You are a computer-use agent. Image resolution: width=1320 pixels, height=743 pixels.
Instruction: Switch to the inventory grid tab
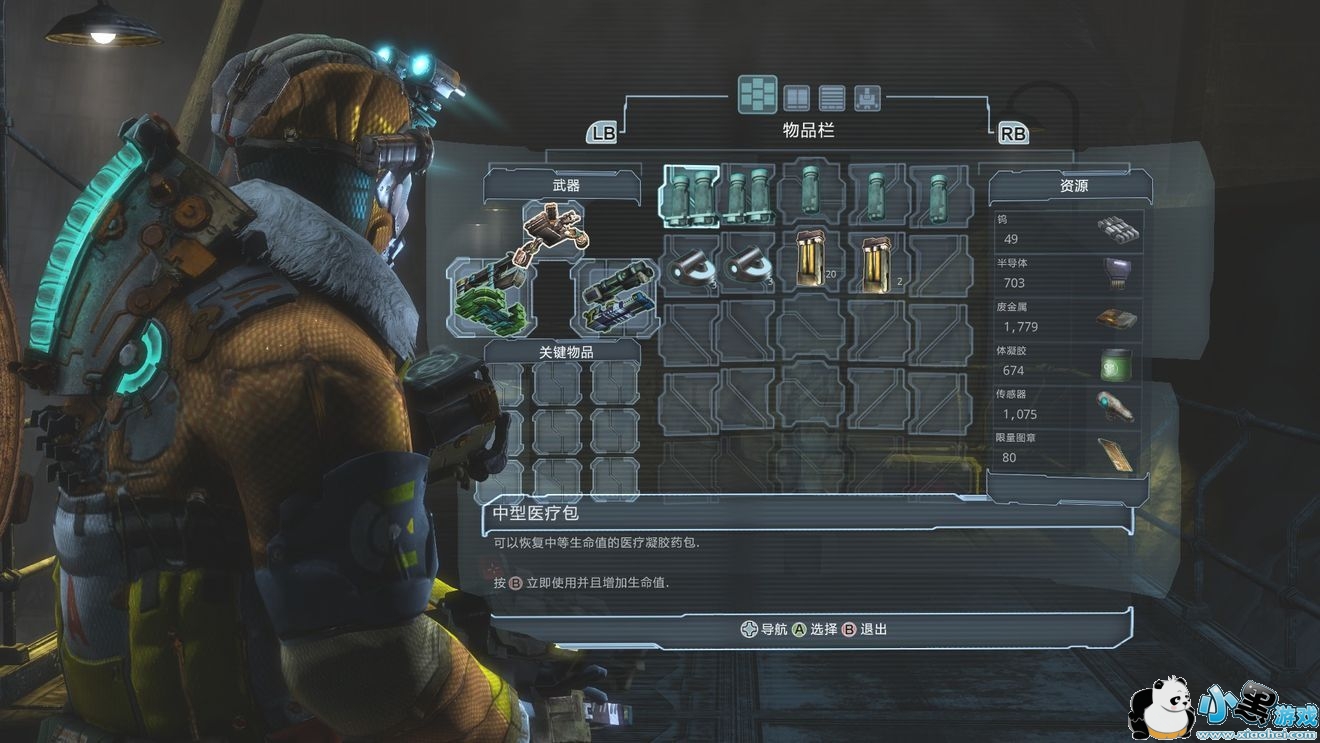click(758, 95)
